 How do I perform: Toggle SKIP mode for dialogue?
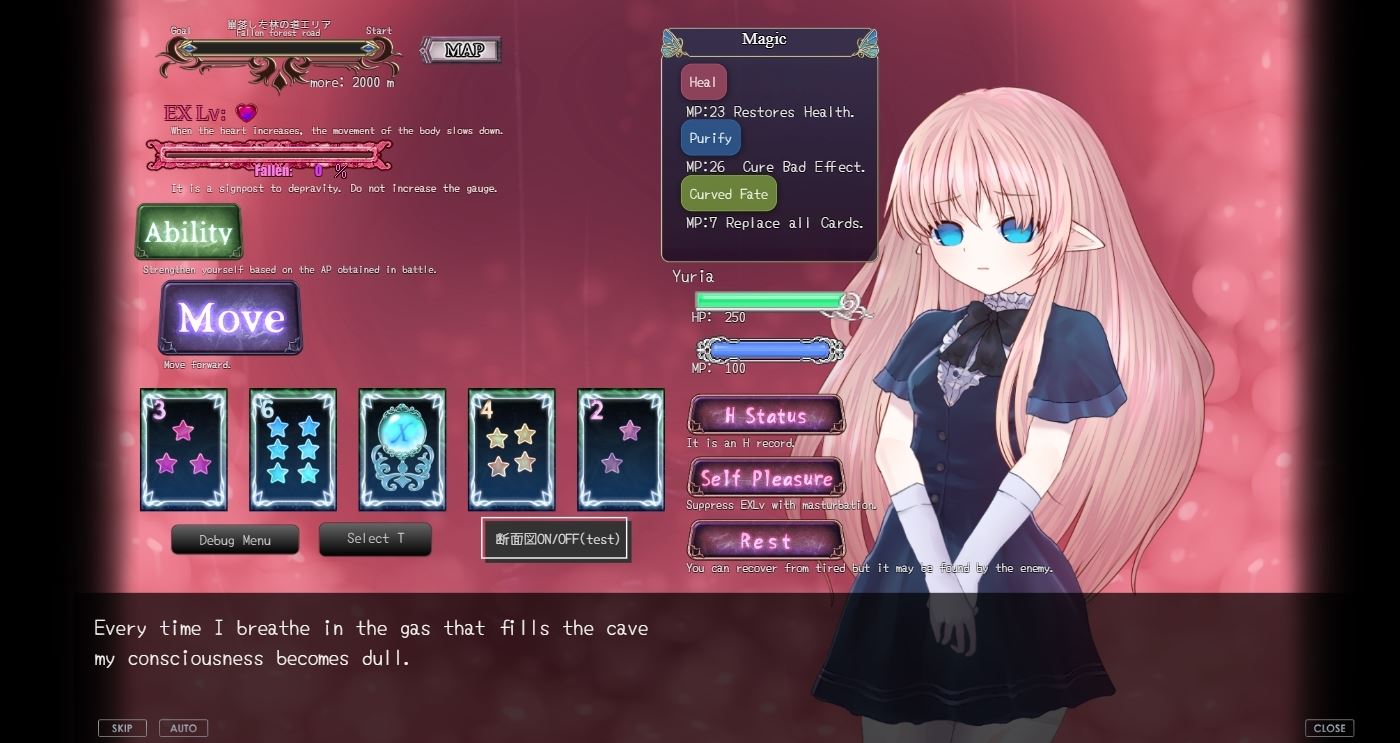click(122, 727)
